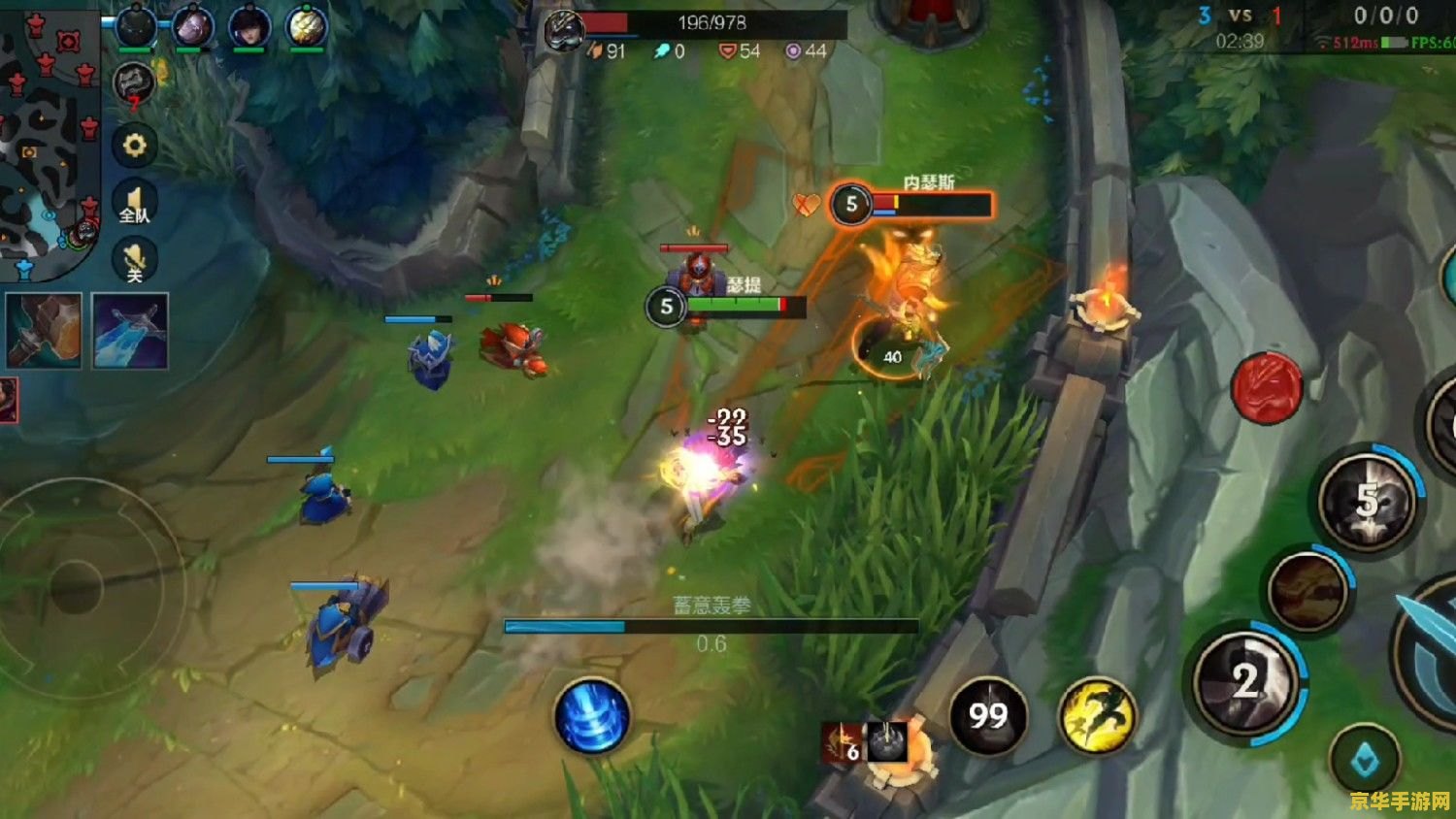Select the pink-faced teammate portrait
The width and height of the screenshot is (1456, 819).
point(192,27)
